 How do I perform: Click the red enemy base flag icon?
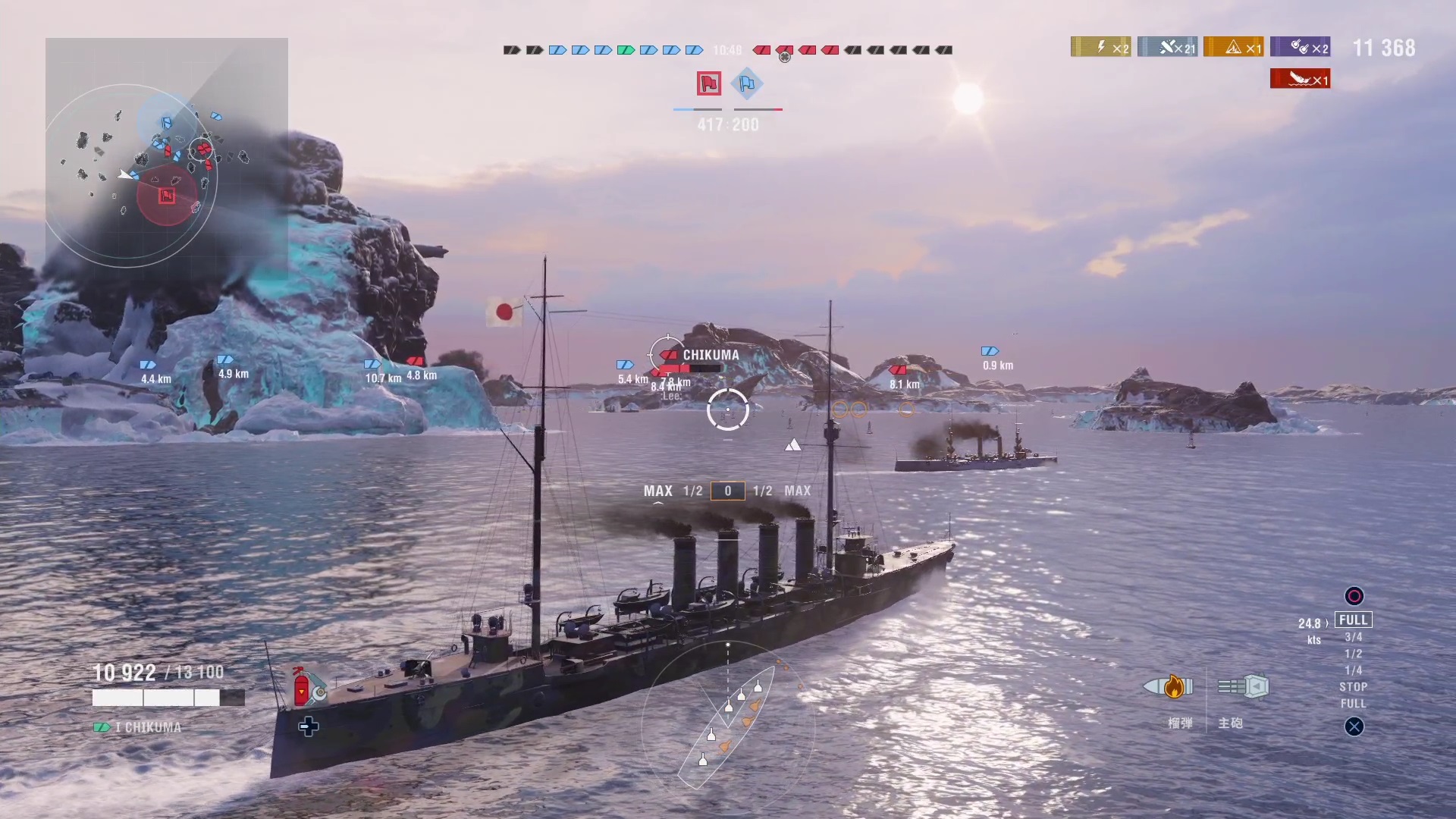709,83
